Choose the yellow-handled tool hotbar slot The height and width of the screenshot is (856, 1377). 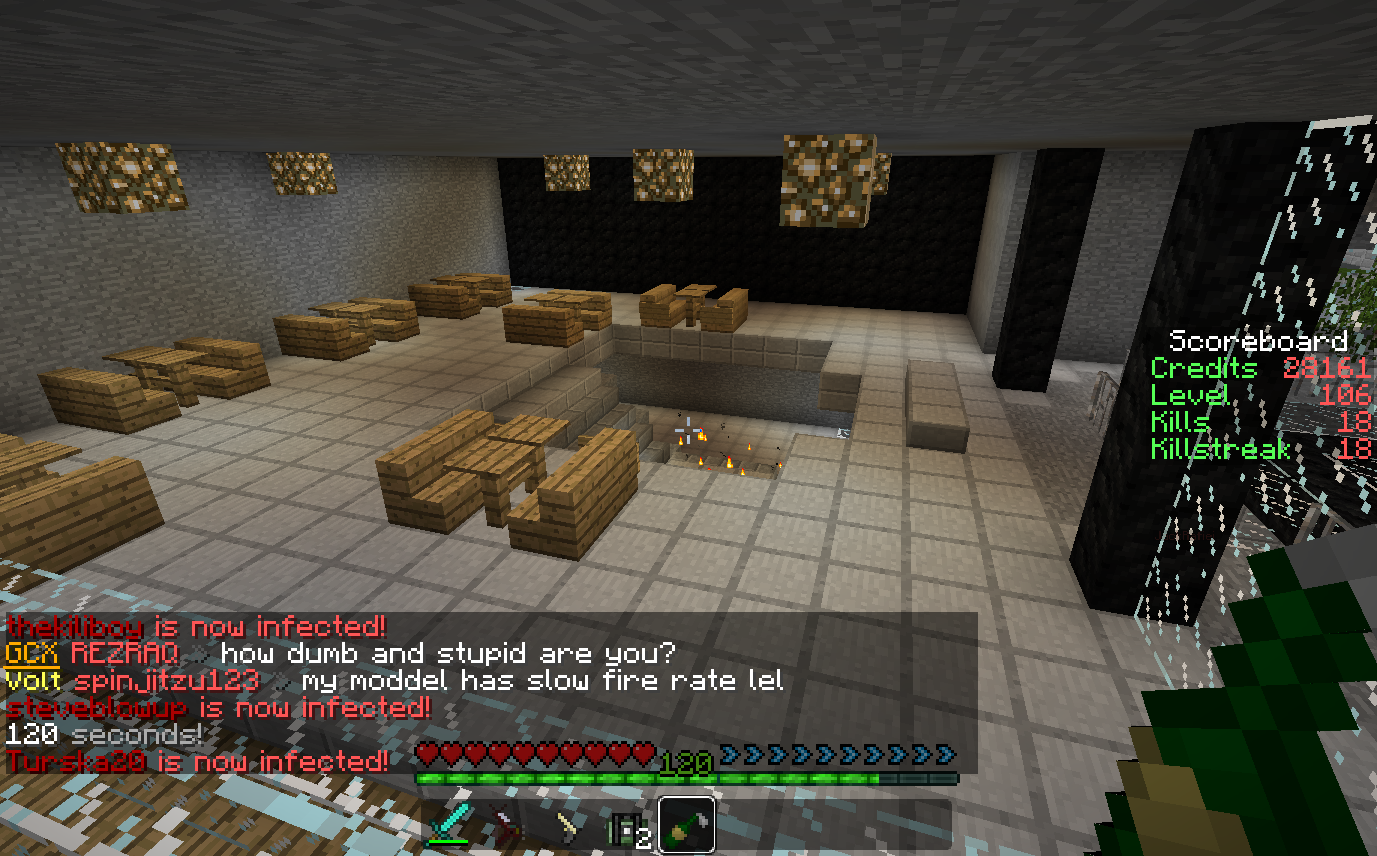[568, 825]
